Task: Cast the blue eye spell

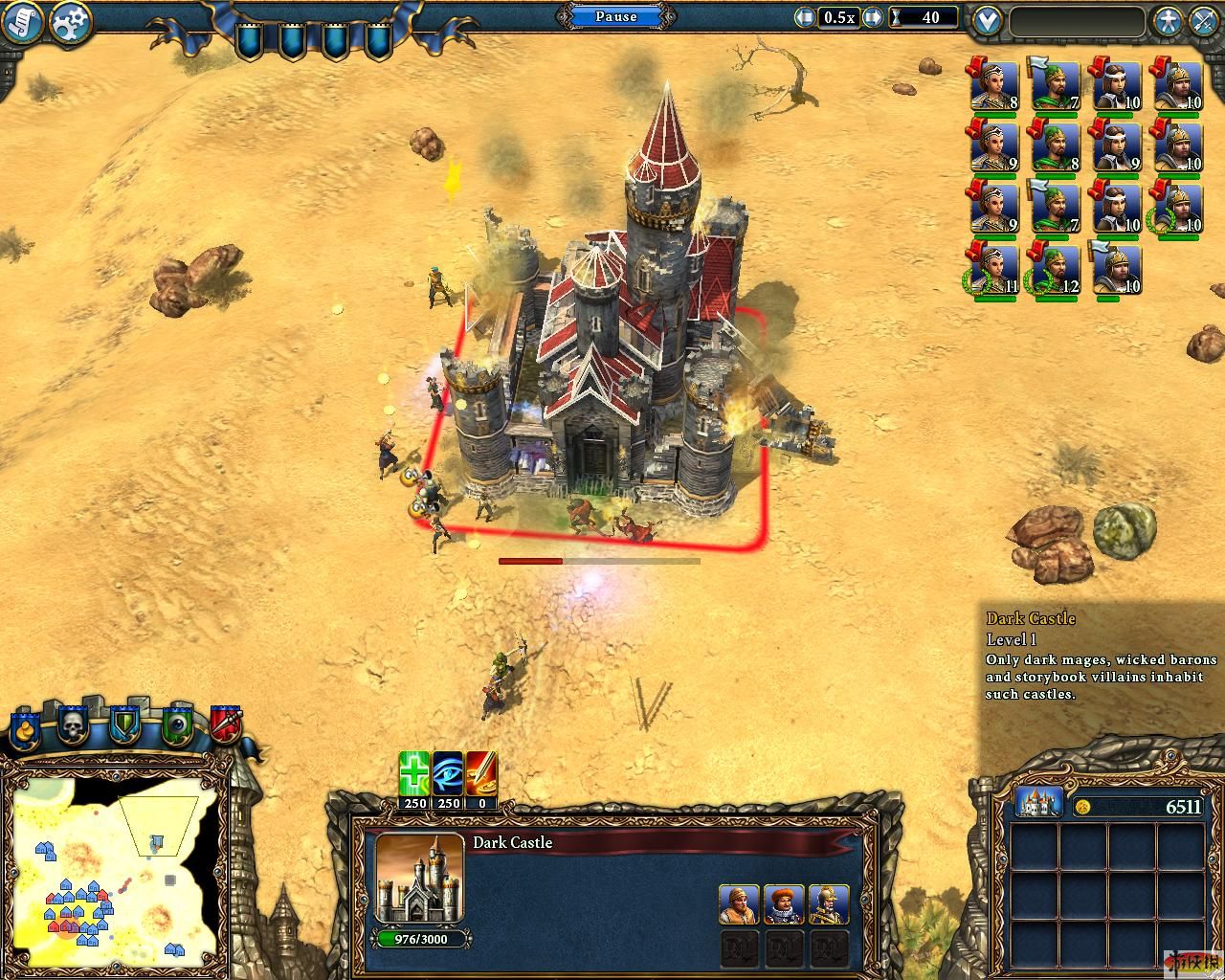Action: 448,773
